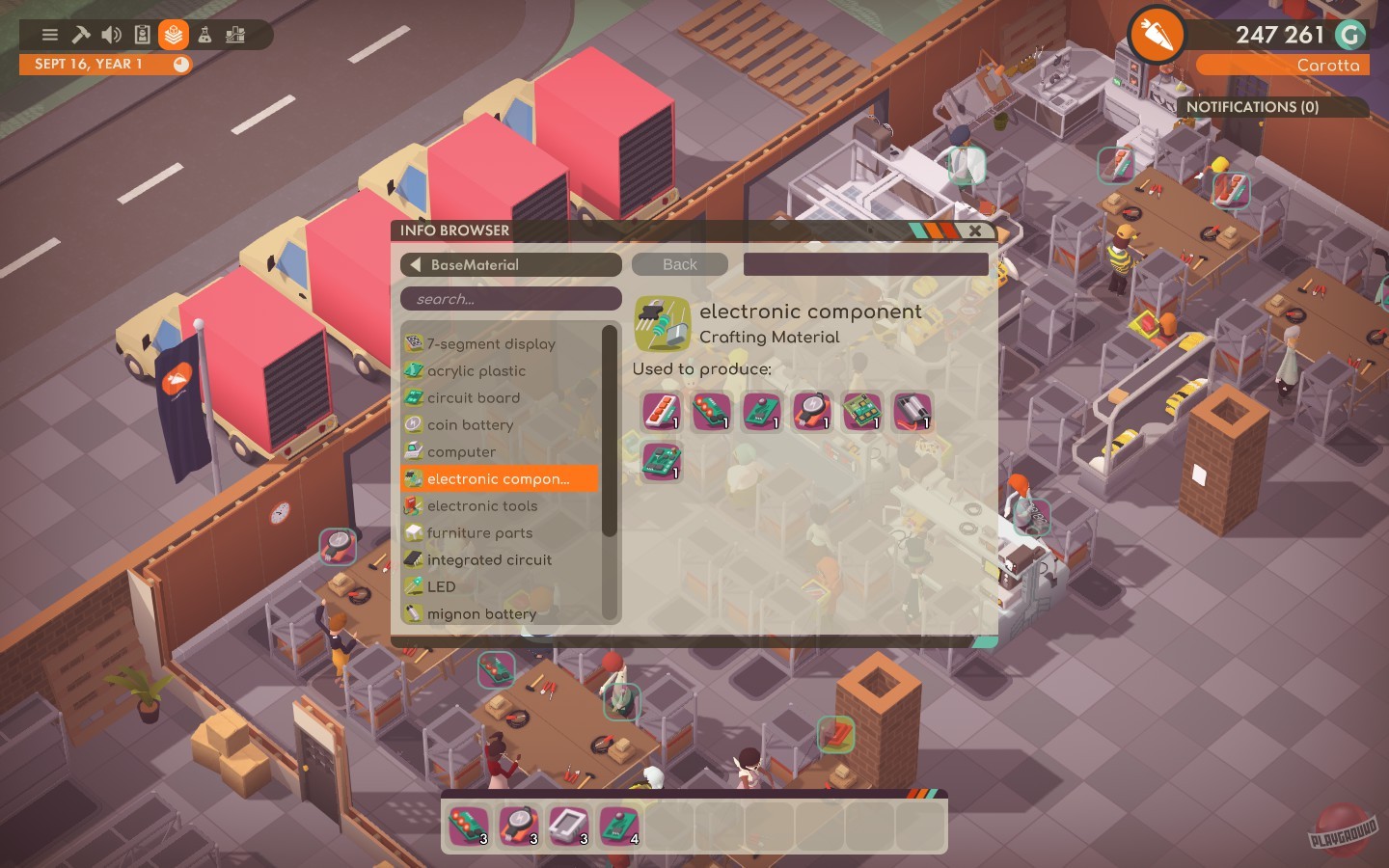
Task: Select the mignon battery produce icon
Action: 913,412
